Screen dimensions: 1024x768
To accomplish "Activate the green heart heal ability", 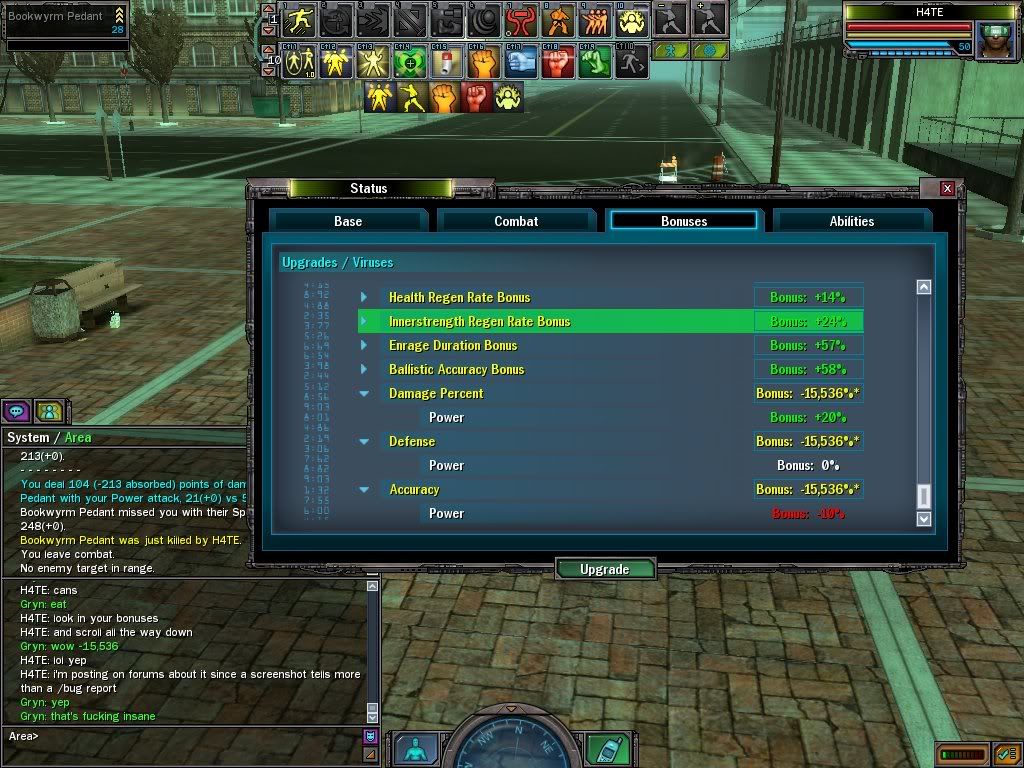I will (407, 63).
